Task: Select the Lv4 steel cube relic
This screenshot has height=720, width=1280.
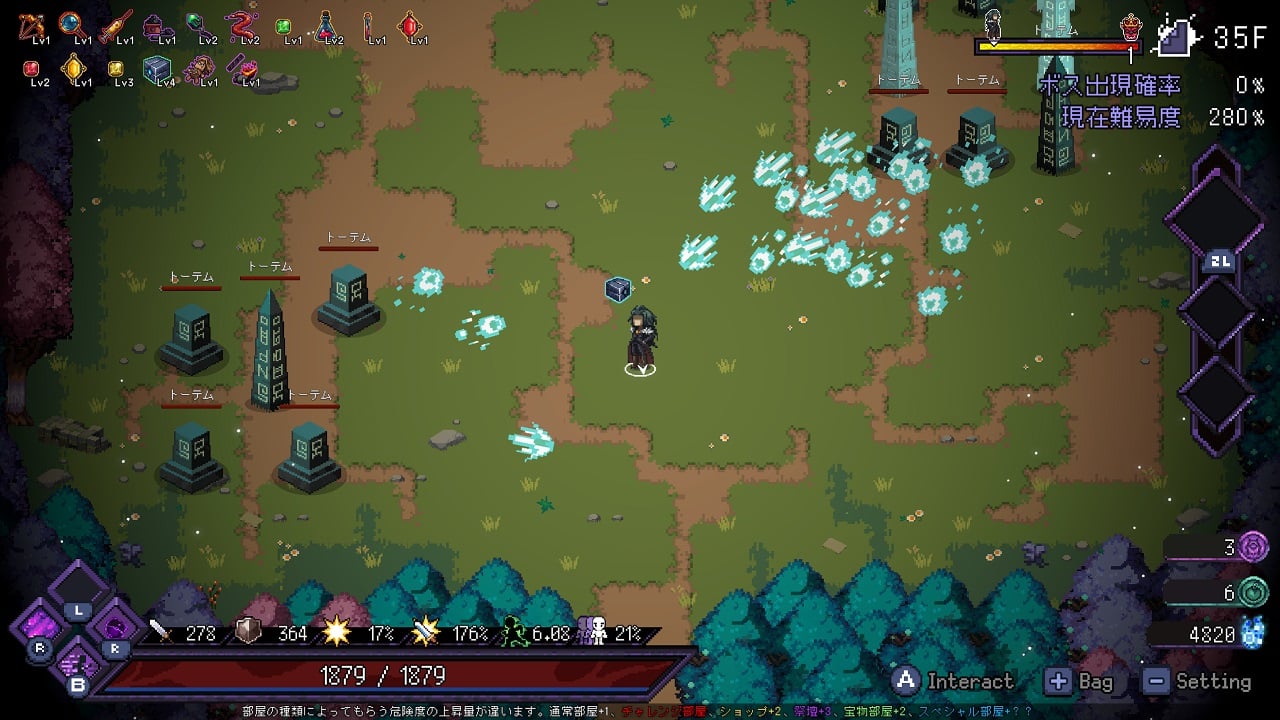Action: point(156,68)
